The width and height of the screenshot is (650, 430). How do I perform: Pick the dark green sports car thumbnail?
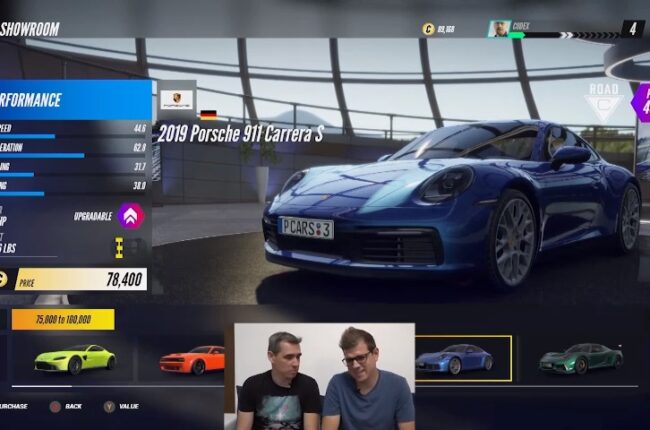pos(580,360)
